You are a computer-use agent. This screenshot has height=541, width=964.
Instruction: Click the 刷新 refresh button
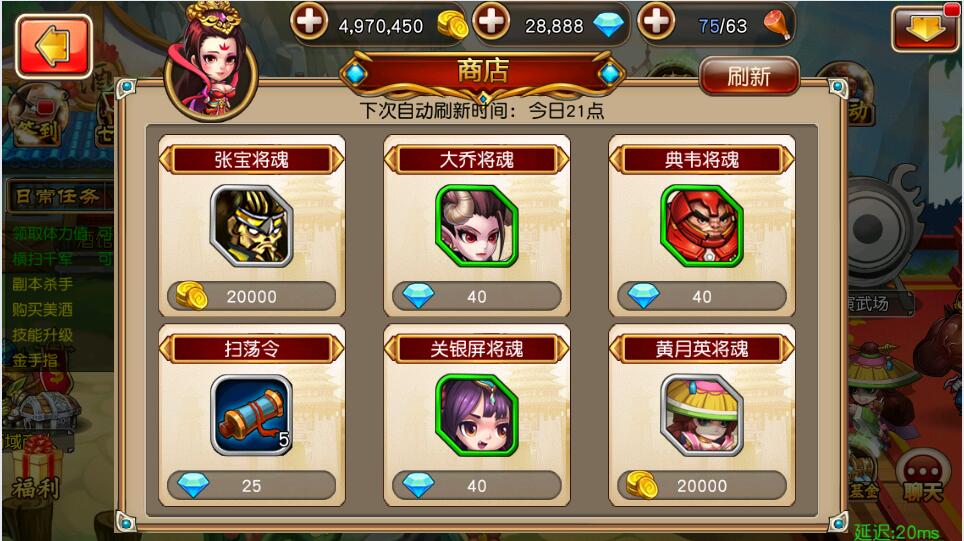[x=749, y=75]
